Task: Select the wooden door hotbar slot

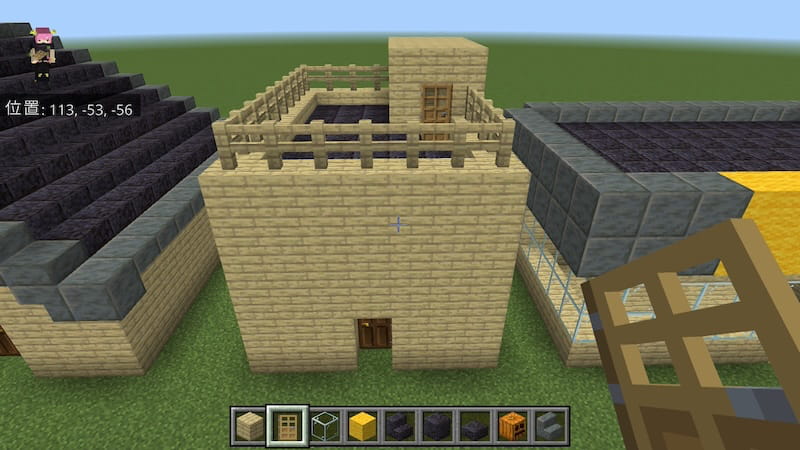Action: pos(288,427)
